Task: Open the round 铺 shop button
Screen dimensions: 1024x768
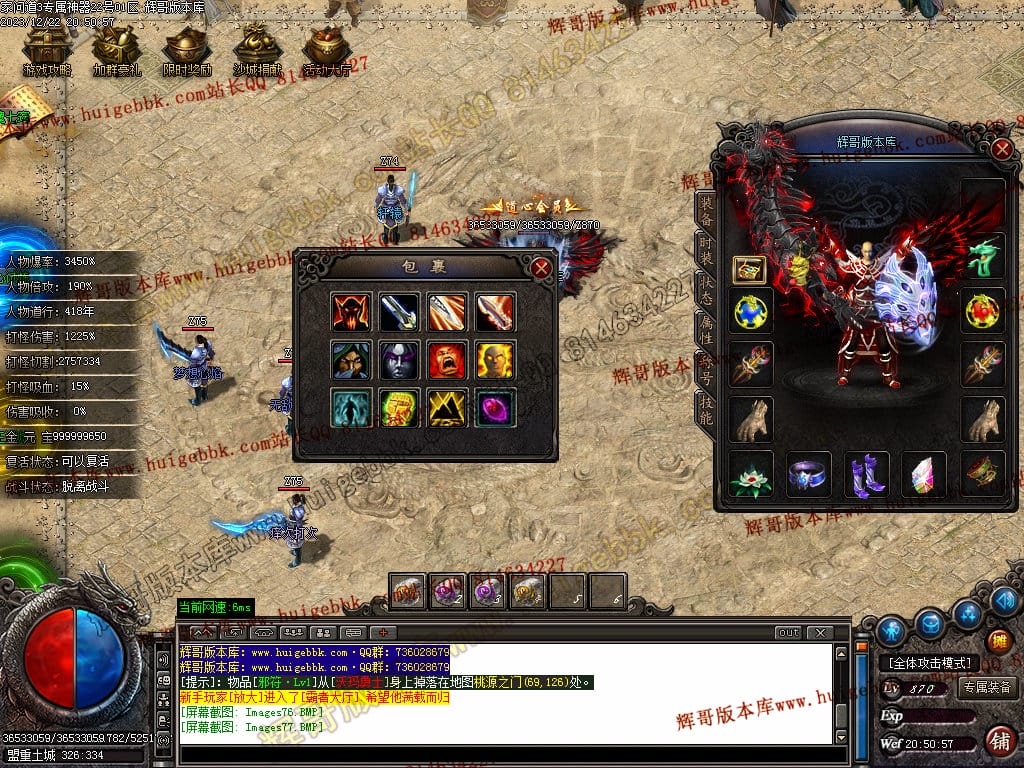Action: 999,741
